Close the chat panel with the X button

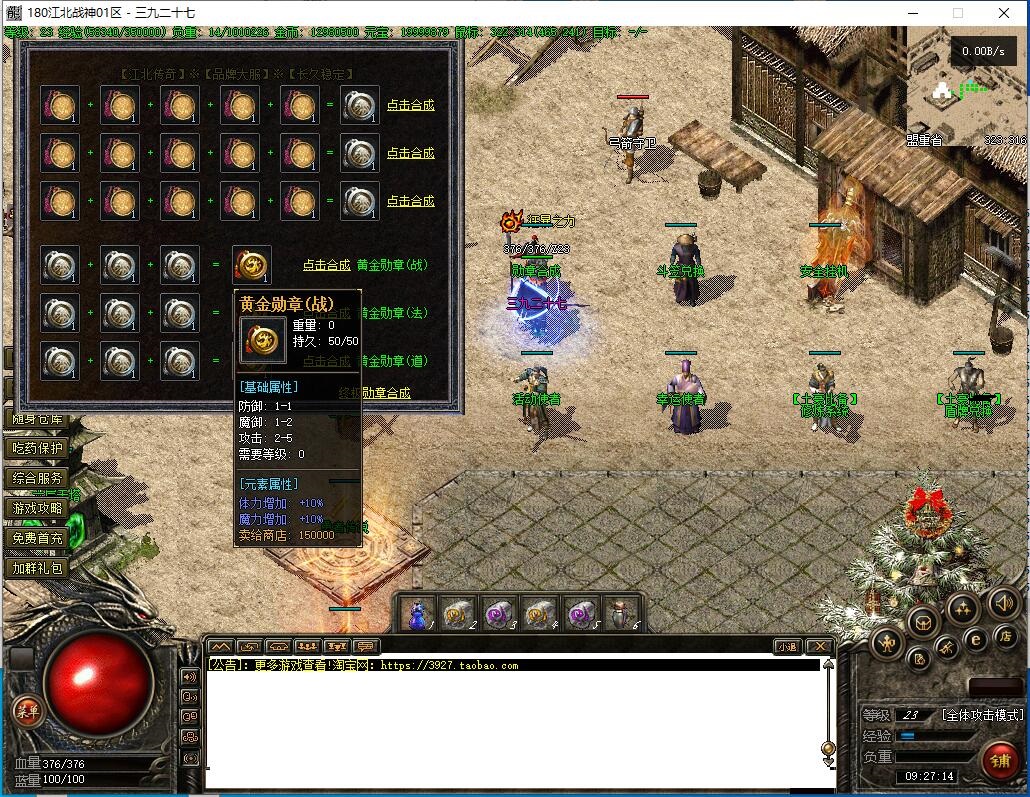[x=819, y=647]
